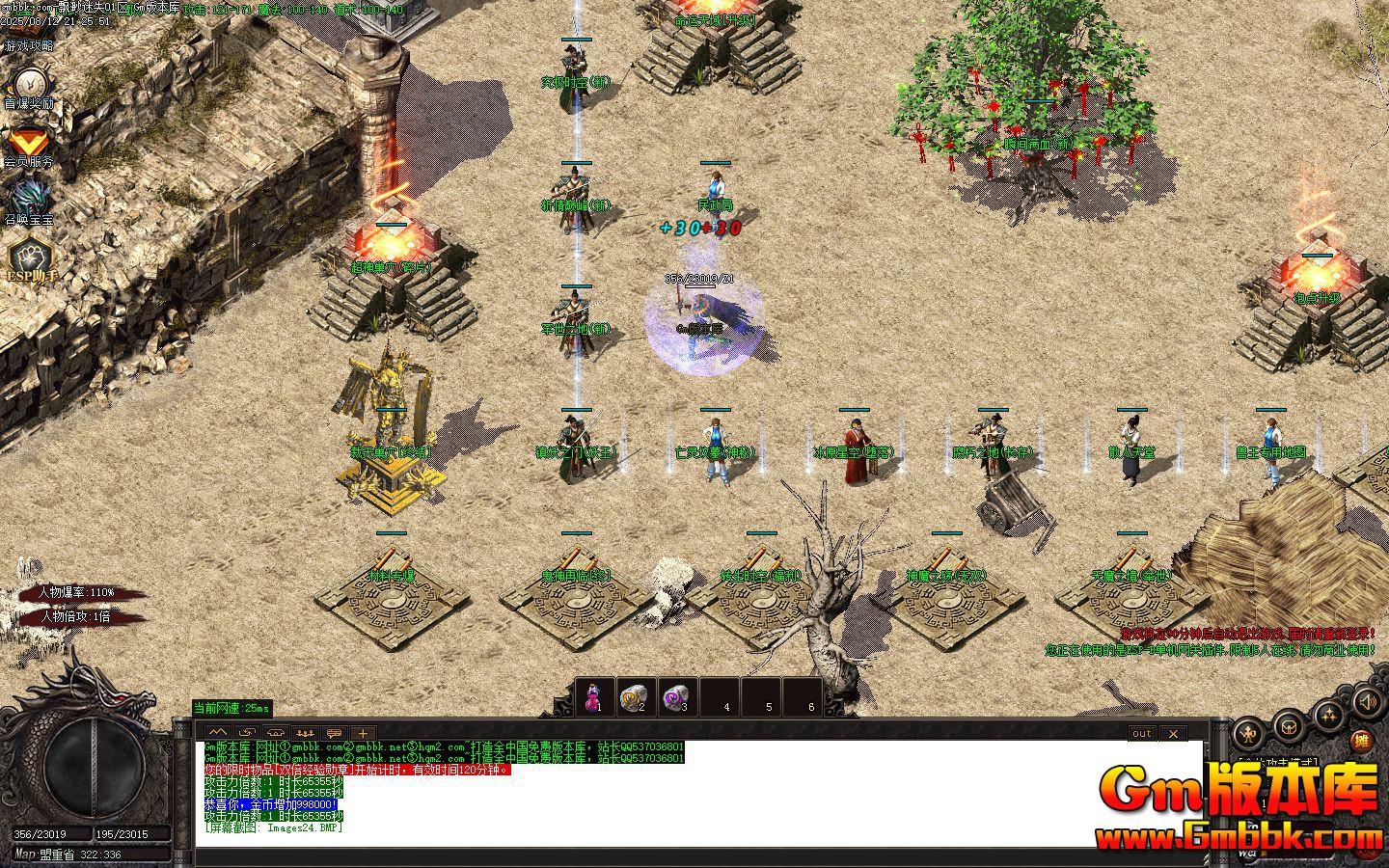Image resolution: width=1389 pixels, height=868 pixels.
Task: Click the out button on the chat panel
Action: [1141, 734]
